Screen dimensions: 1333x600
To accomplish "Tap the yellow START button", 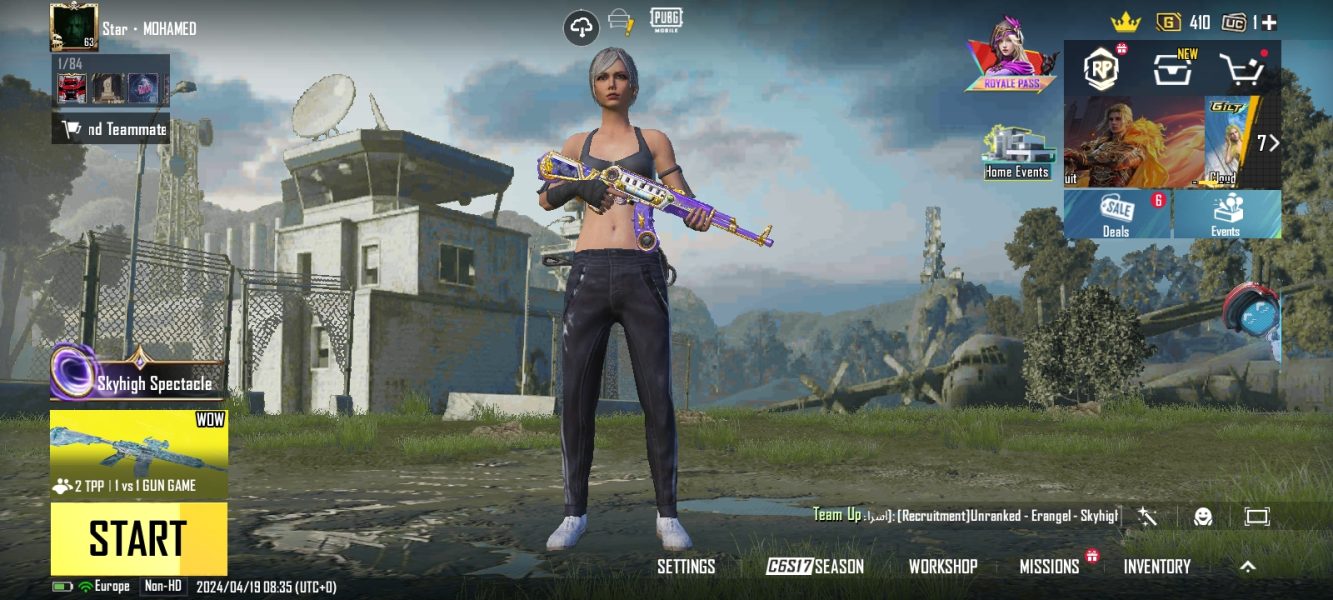I will click(x=139, y=538).
